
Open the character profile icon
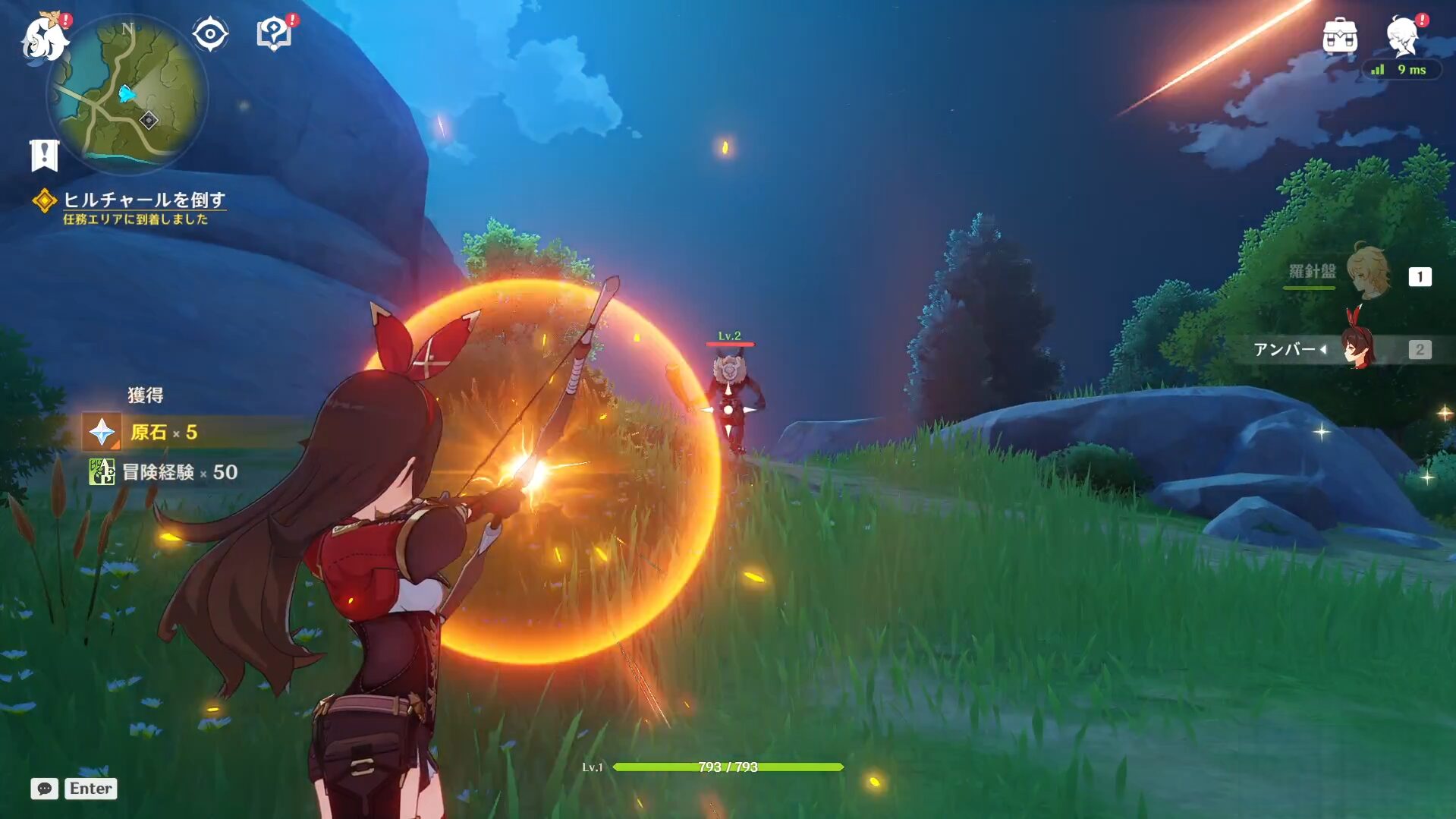click(x=1402, y=36)
